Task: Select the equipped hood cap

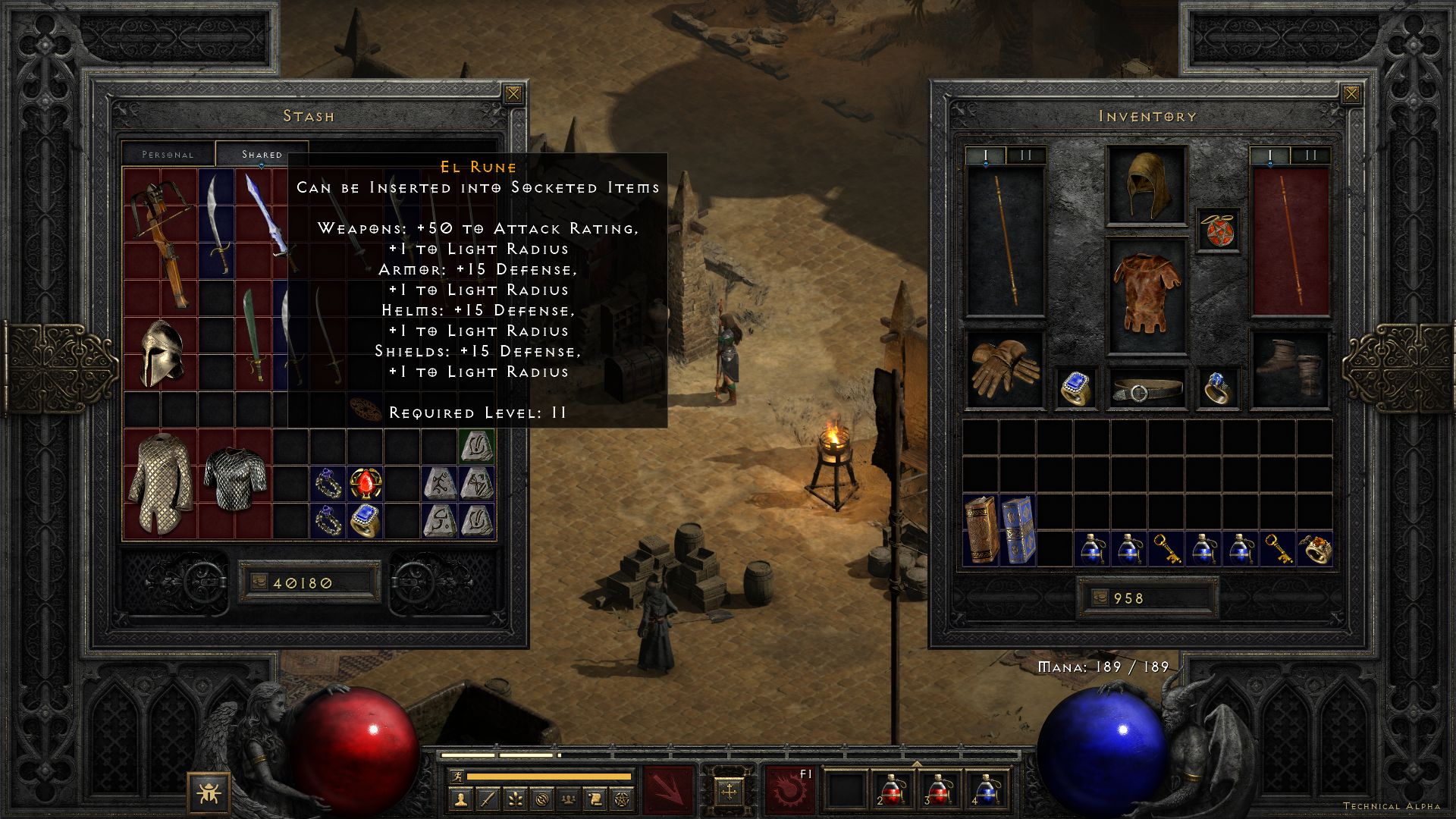Action: tap(1146, 185)
